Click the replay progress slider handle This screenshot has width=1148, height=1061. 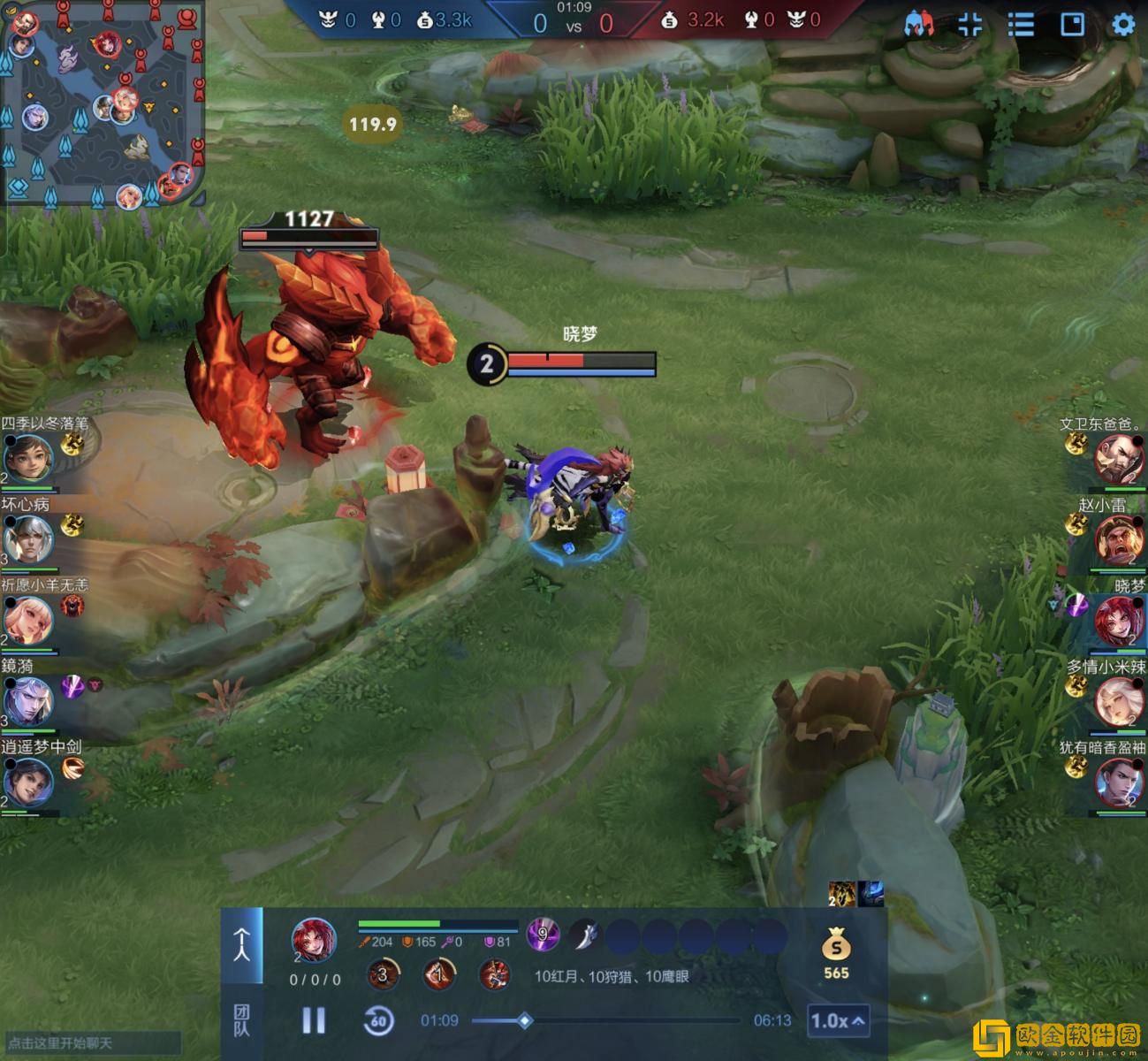(x=524, y=1020)
